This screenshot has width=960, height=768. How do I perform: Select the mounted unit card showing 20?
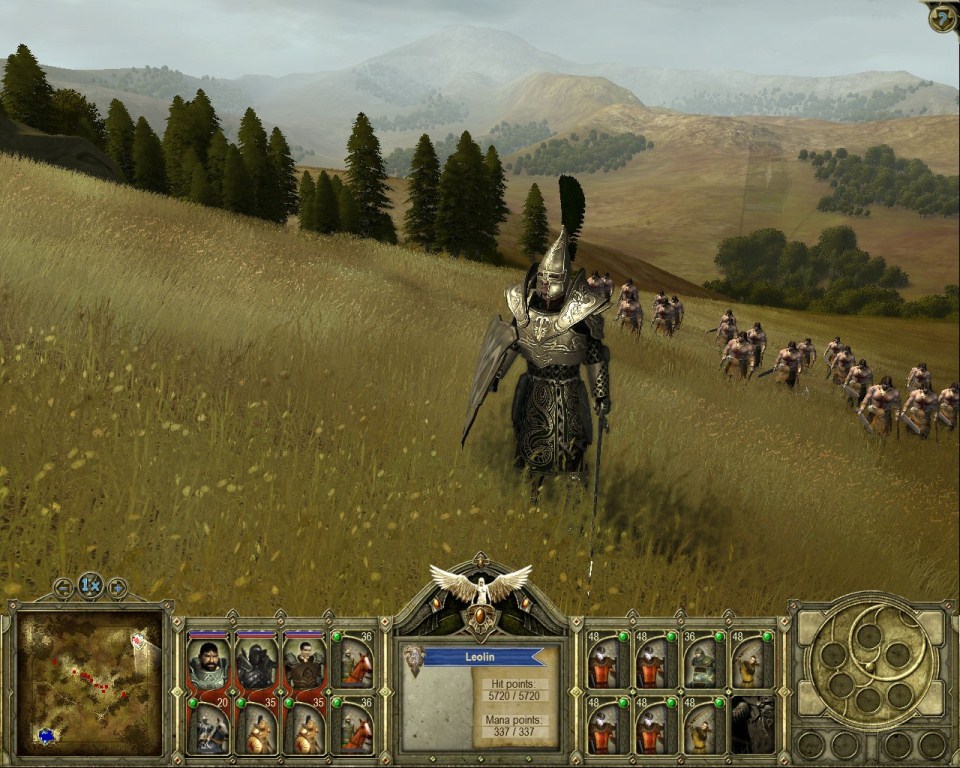pyautogui.click(x=208, y=727)
